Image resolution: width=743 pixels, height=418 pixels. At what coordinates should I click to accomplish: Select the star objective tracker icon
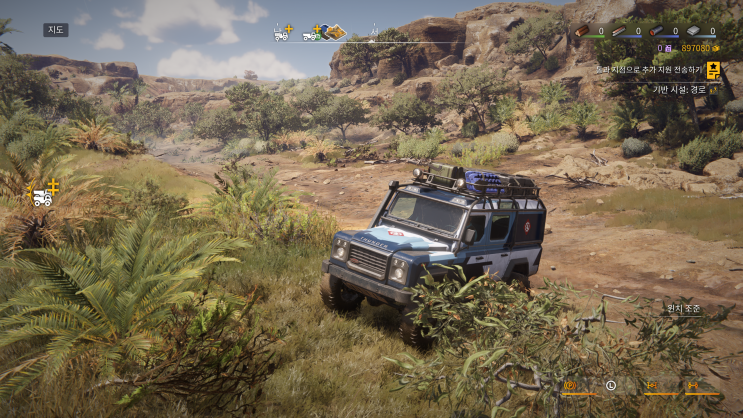point(713,70)
